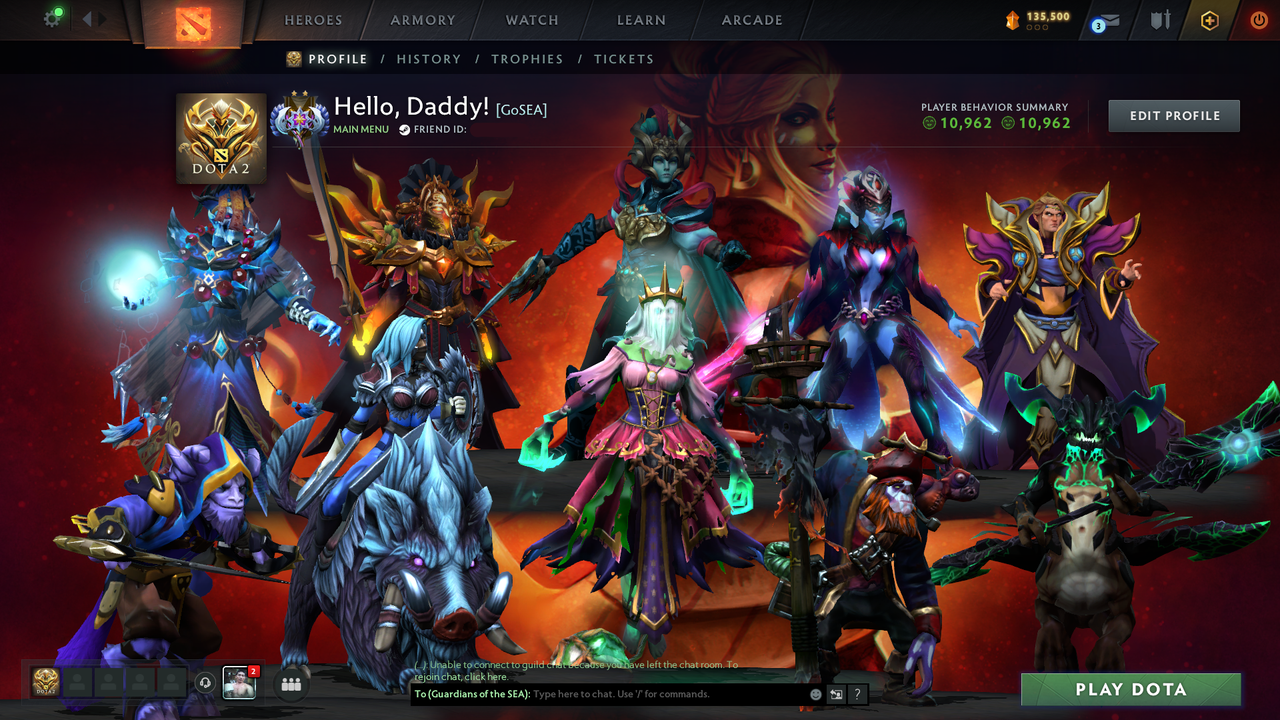Click the chat help question mark icon

858,694
